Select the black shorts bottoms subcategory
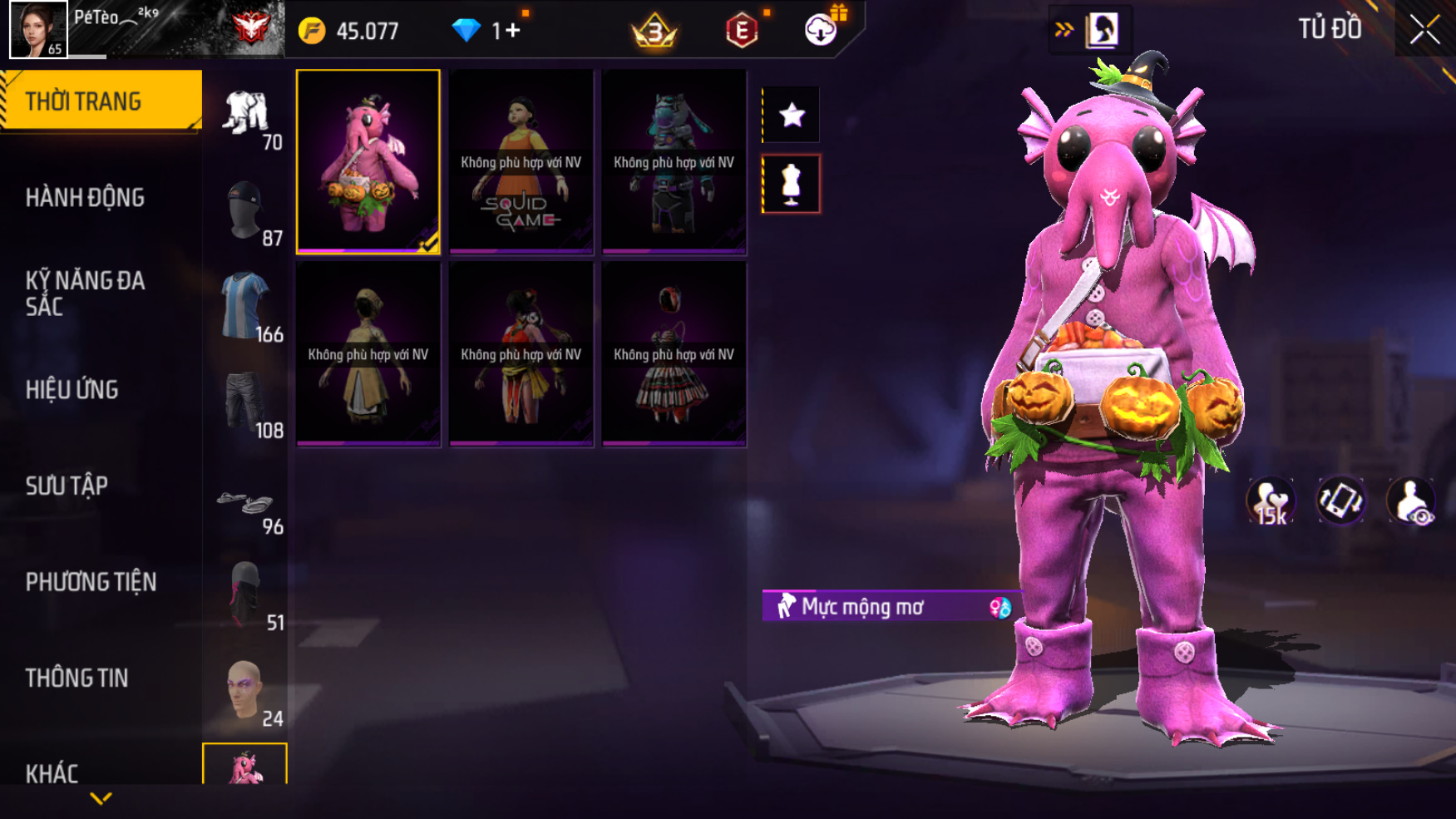Viewport: 1456px width, 819px height. 245,402
